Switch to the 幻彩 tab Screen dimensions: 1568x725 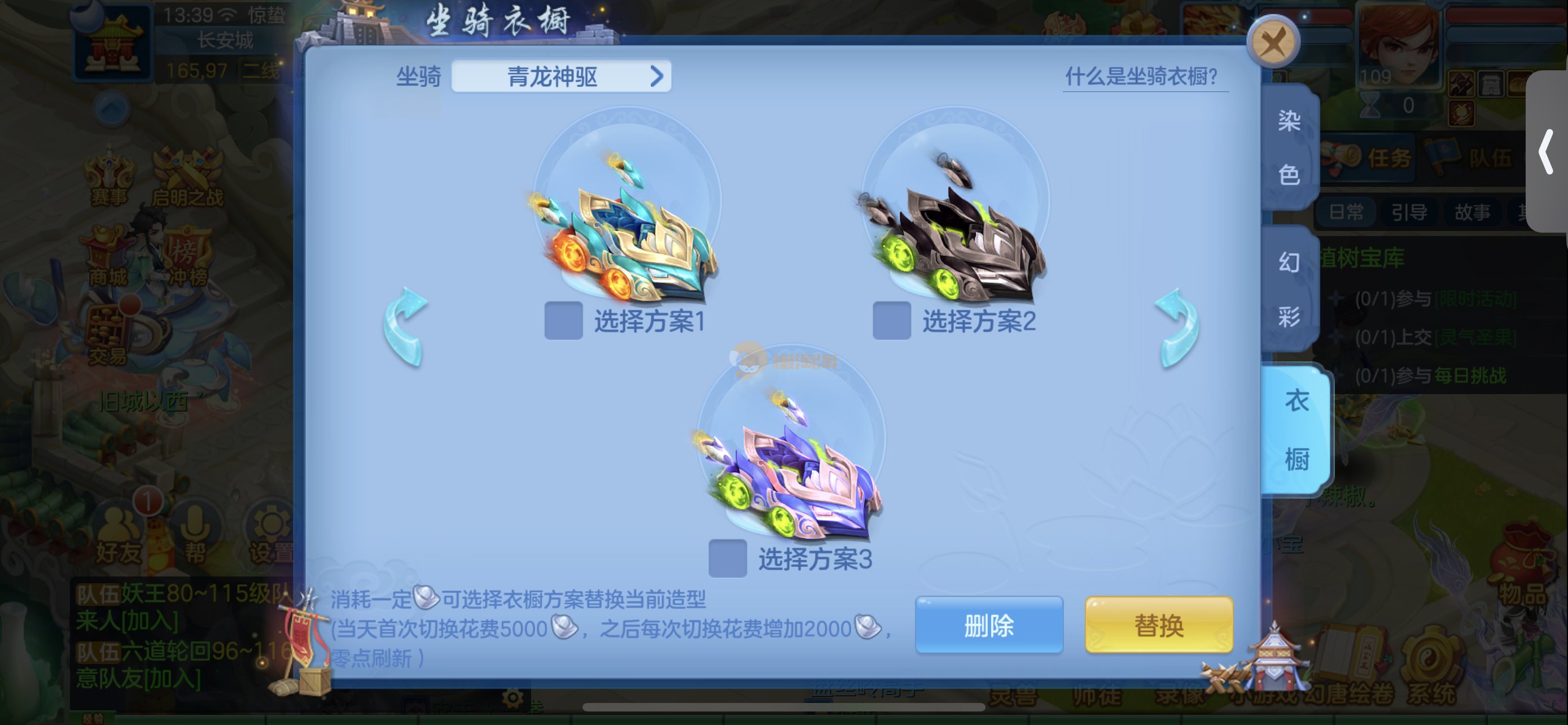1289,289
